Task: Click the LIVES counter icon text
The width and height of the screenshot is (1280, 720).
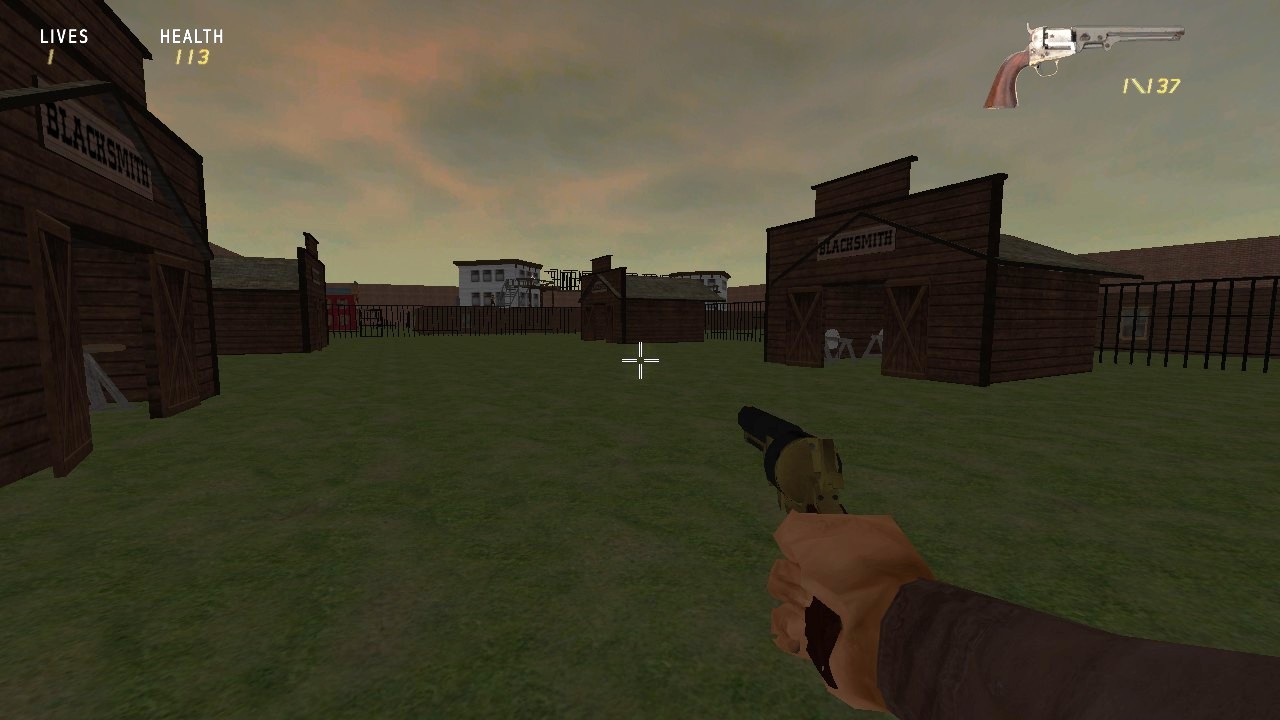Action: 50,55
